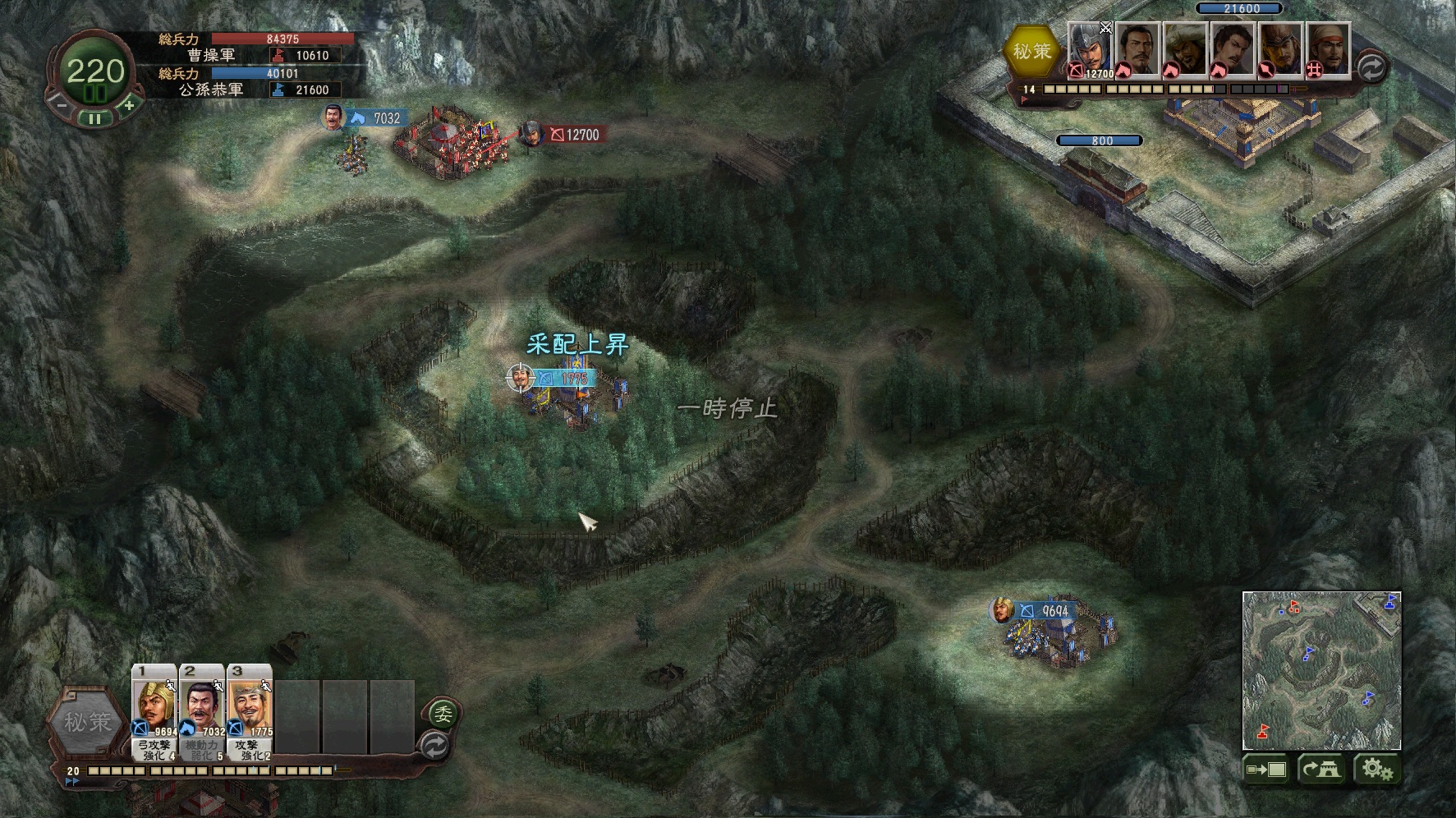Viewport: 1456px width, 818px height.
Task: Increase game speed with the plus button
Action: click(129, 104)
